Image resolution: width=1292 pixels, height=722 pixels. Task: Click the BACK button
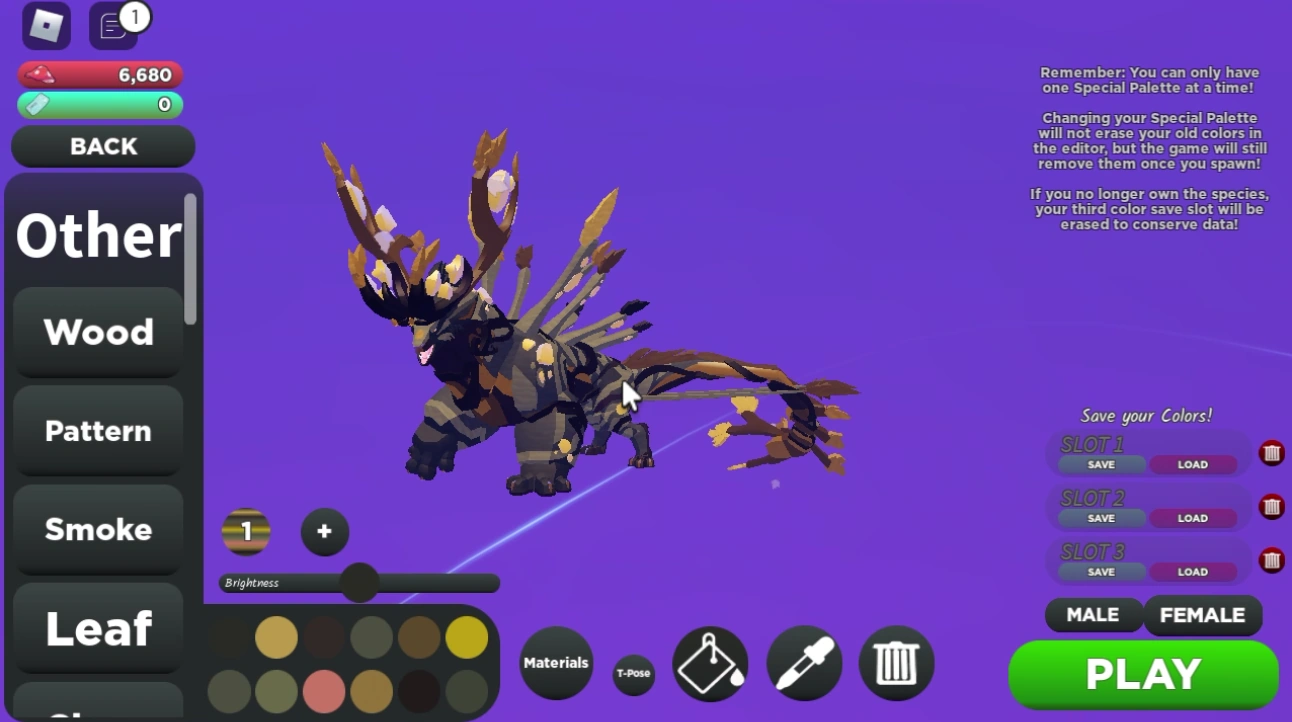pos(102,146)
